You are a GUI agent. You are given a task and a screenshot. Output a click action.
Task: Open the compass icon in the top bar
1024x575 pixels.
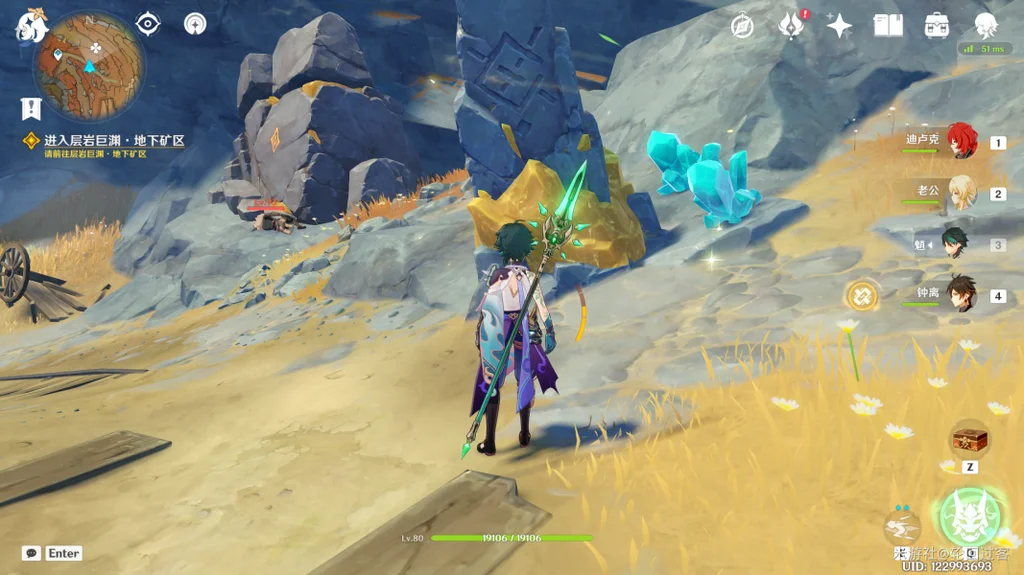[x=742, y=26]
